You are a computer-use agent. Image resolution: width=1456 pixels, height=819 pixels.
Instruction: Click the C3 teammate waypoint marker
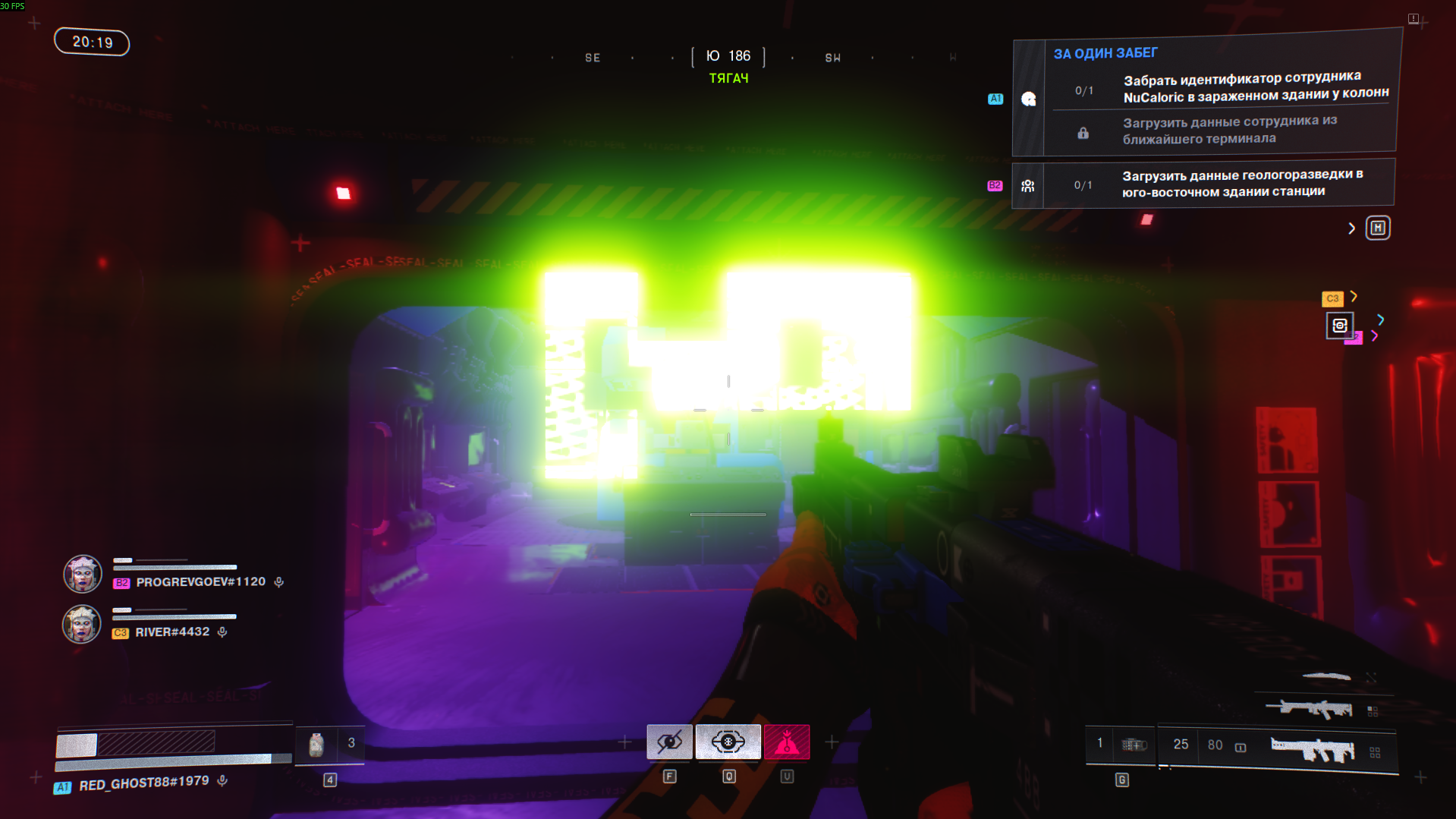[1332, 298]
